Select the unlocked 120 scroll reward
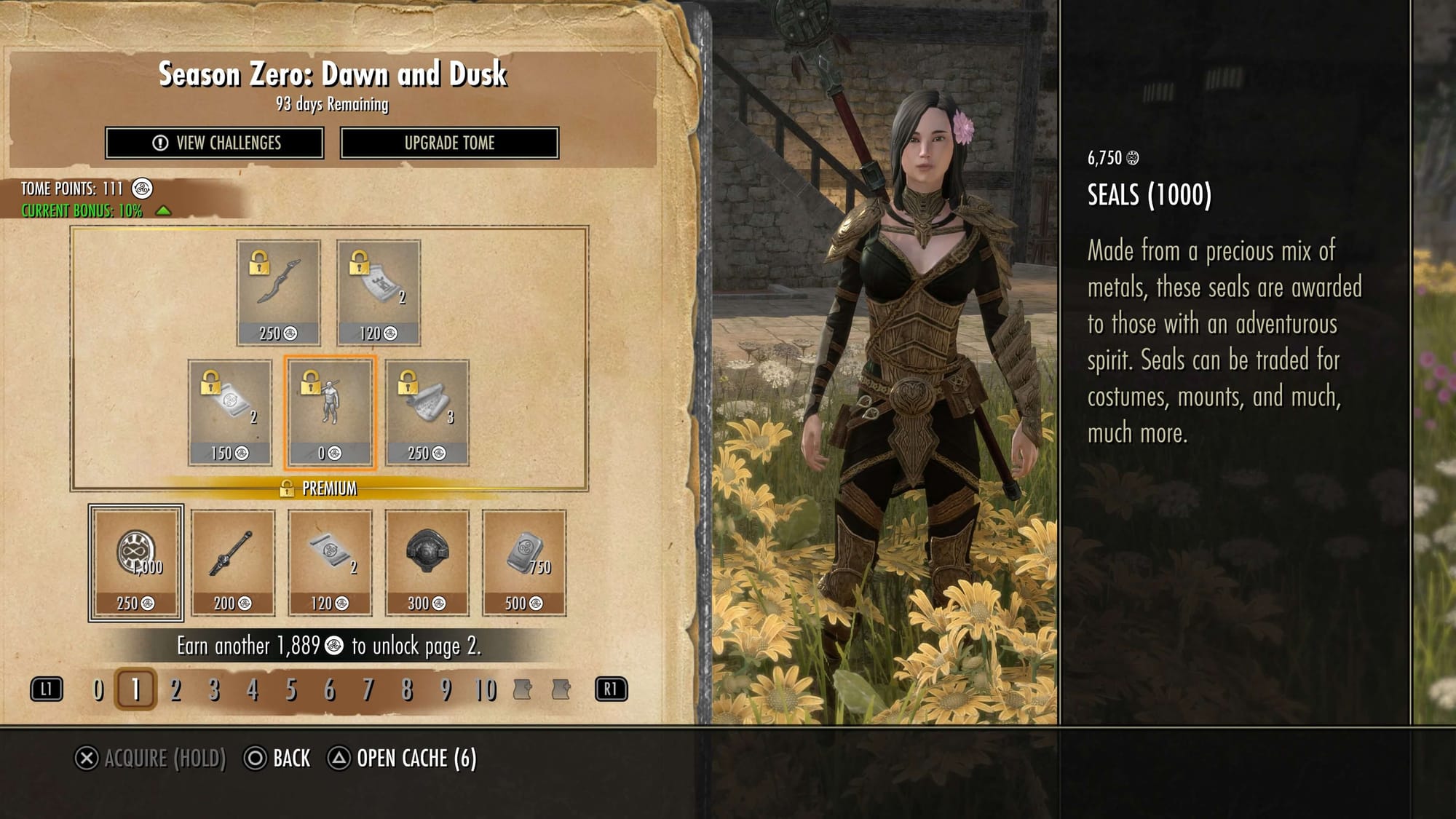The width and height of the screenshot is (1456, 819). pyautogui.click(x=330, y=563)
